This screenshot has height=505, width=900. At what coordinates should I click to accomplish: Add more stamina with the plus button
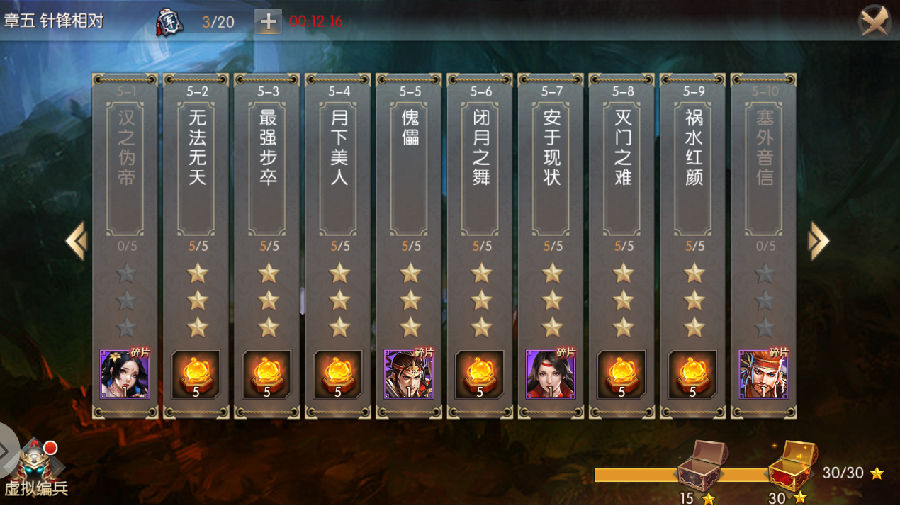coord(268,21)
